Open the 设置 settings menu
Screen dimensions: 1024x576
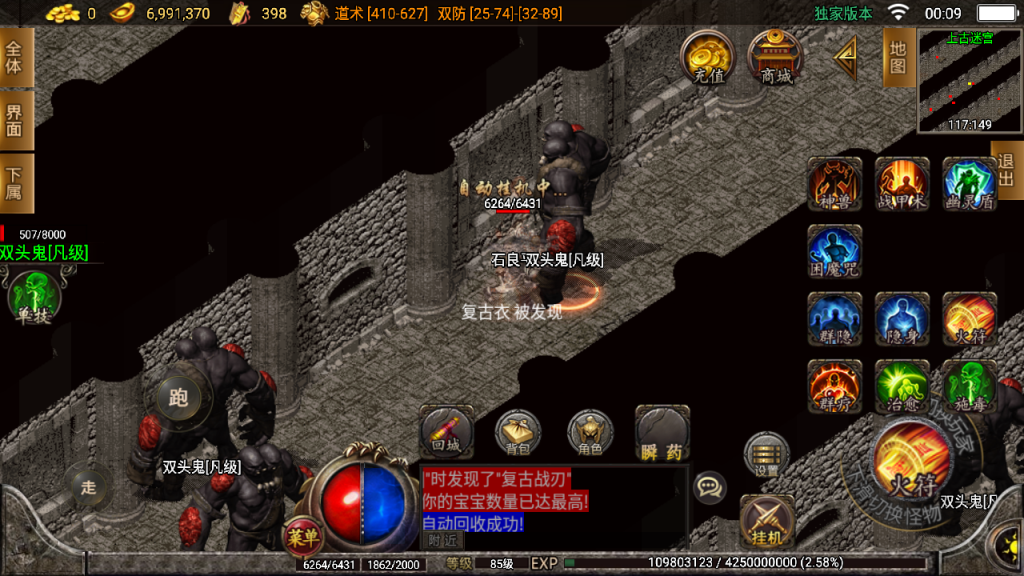[767, 454]
